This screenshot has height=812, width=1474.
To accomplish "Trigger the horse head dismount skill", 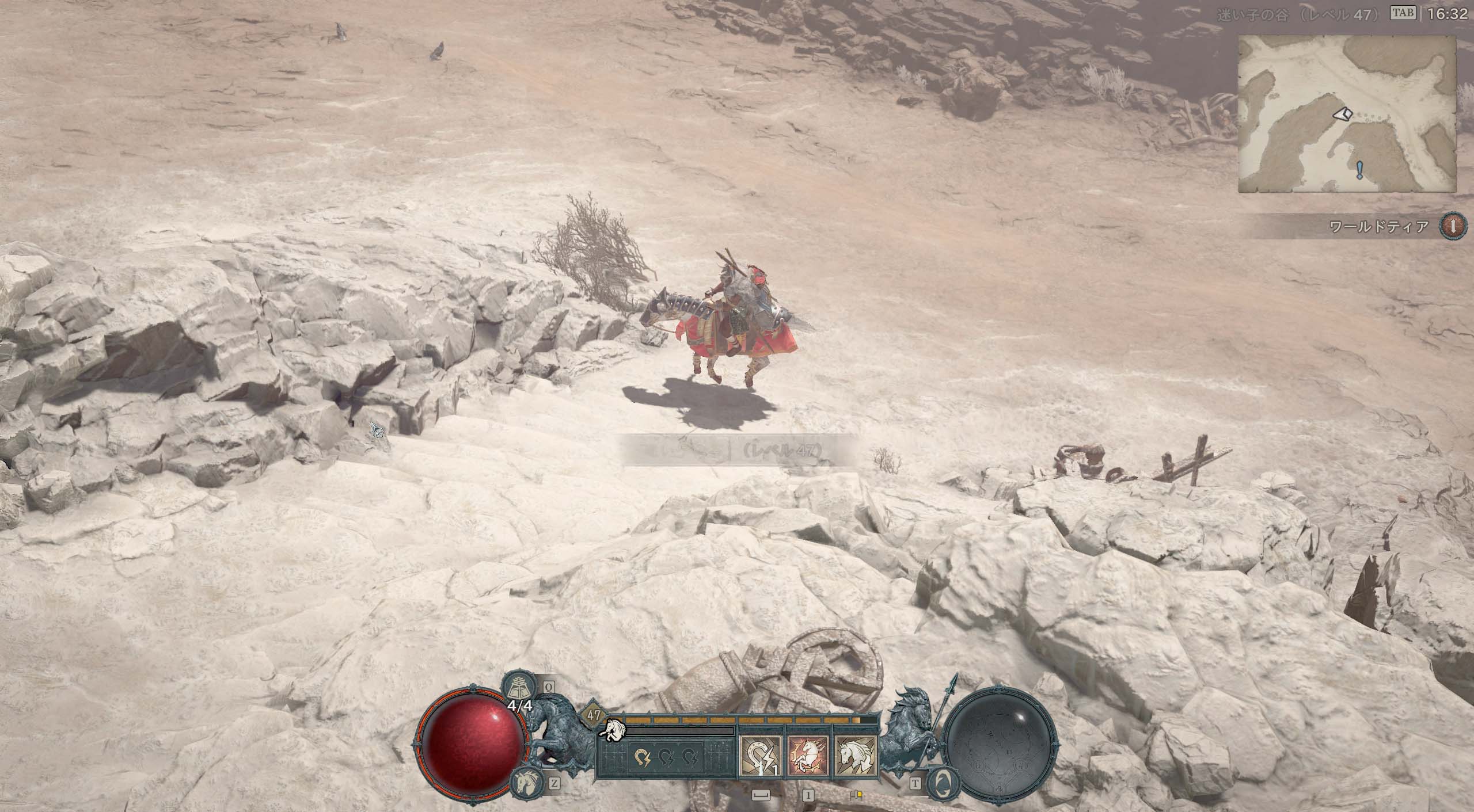I will (855, 755).
